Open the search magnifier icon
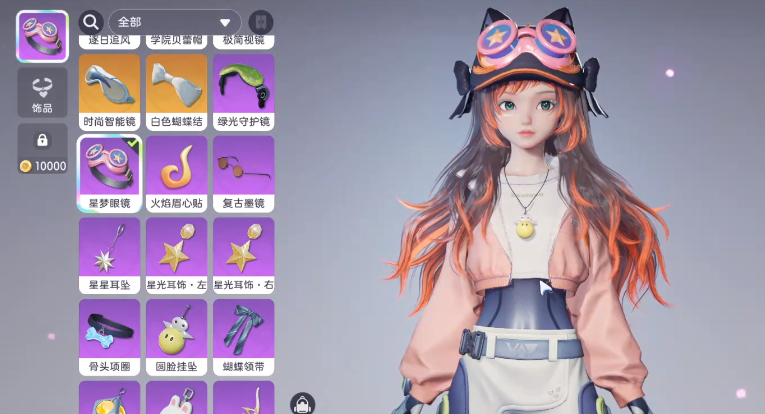Image resolution: width=765 pixels, height=414 pixels. pos(91,22)
